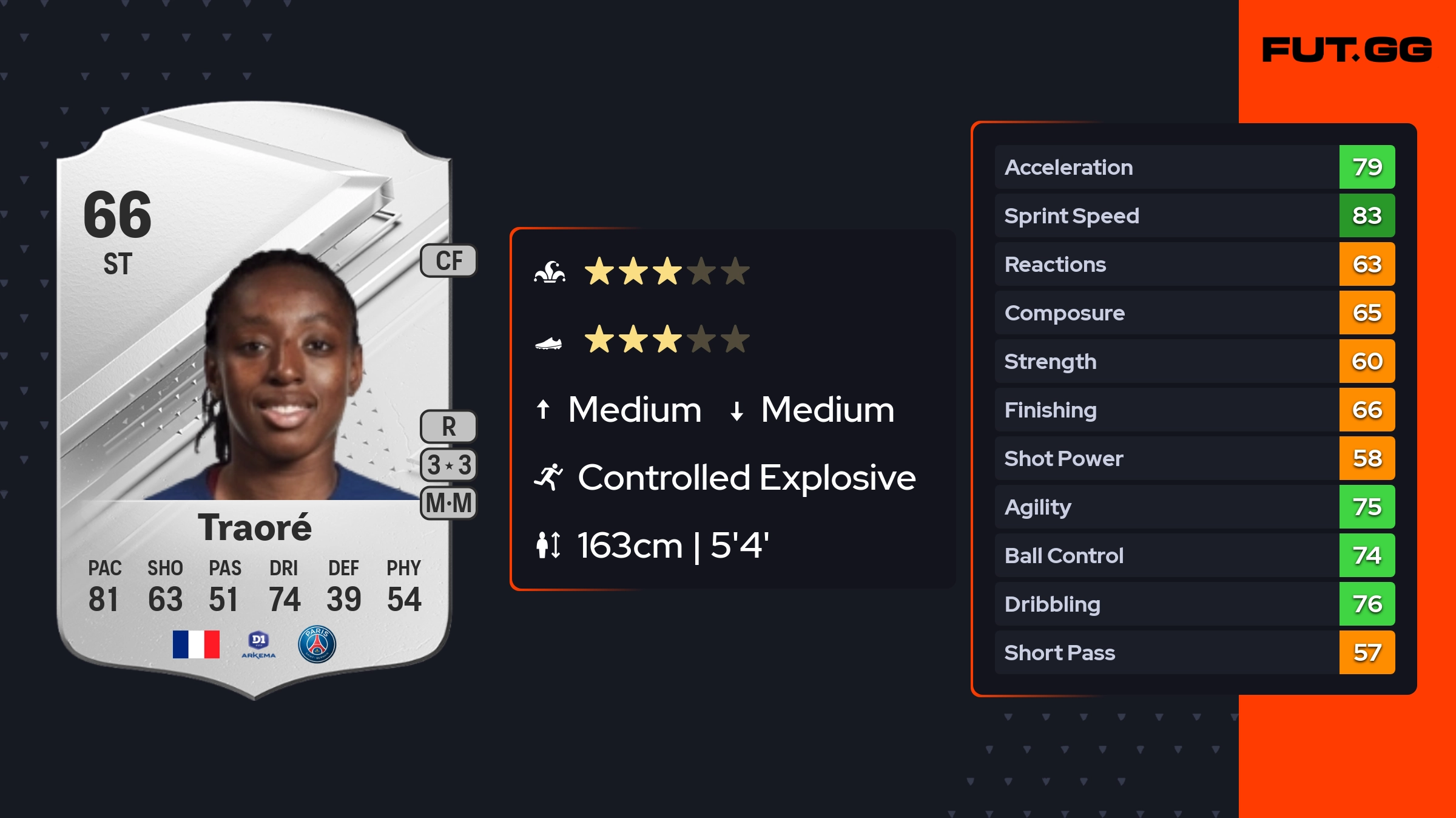Open the D1 Arkema league logo
The image size is (1456, 818).
[258, 644]
